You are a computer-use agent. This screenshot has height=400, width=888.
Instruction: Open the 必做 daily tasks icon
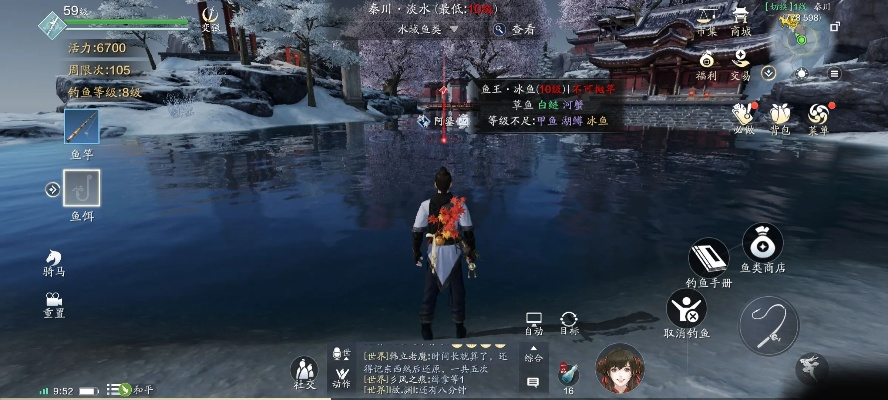(742, 116)
